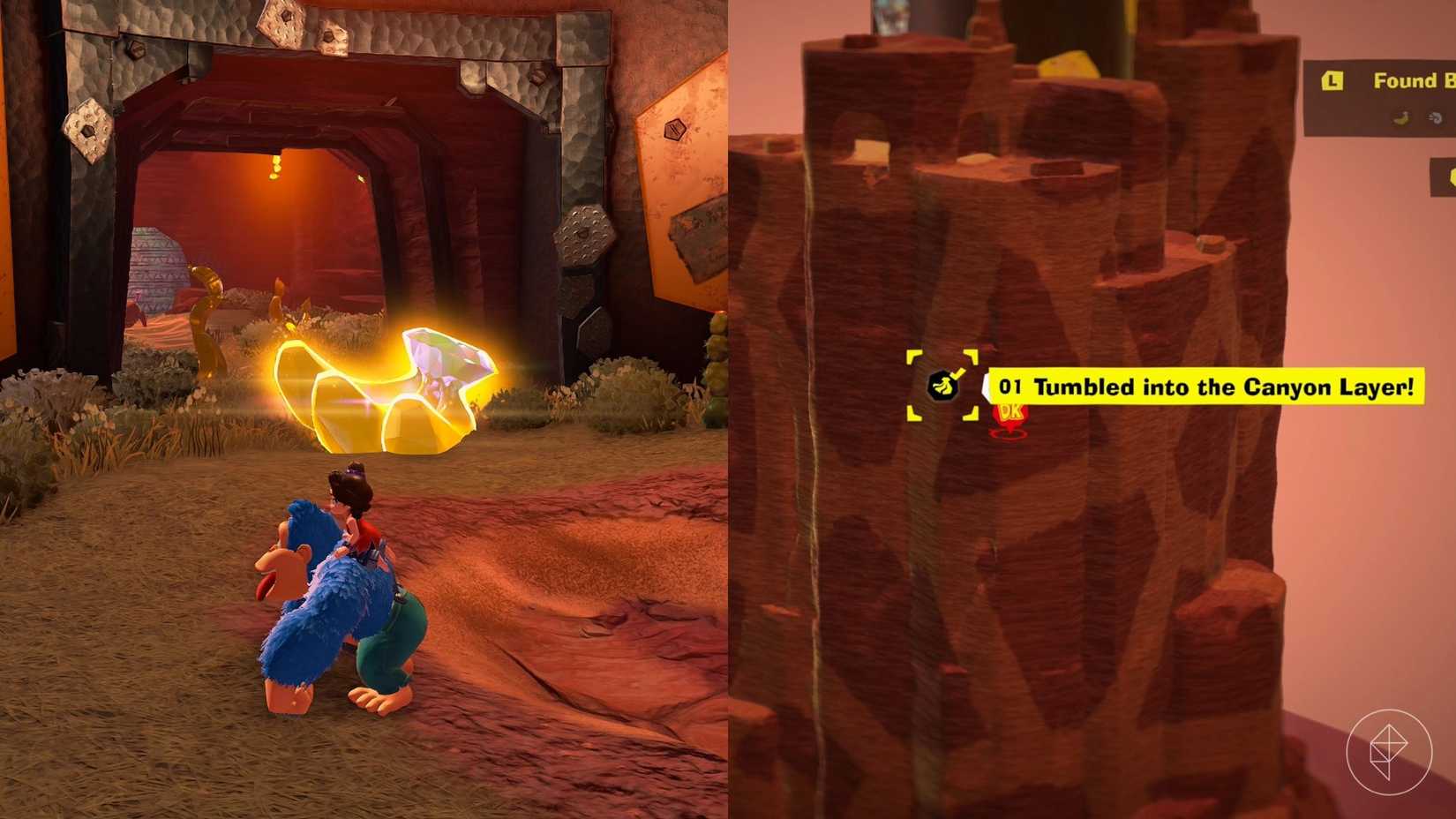
Task: Click Donkey Kong riding character
Action: (335, 618)
